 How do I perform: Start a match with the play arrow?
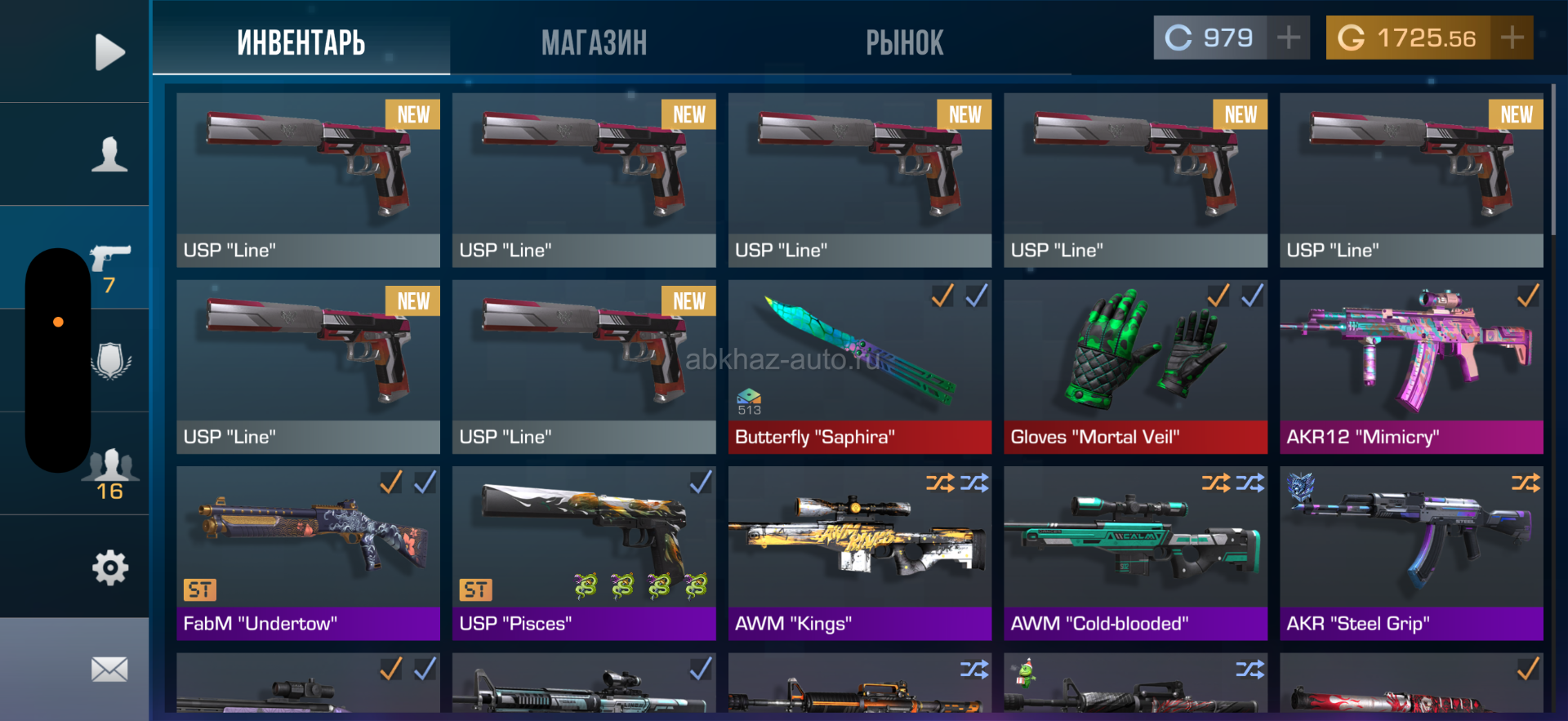(109, 52)
